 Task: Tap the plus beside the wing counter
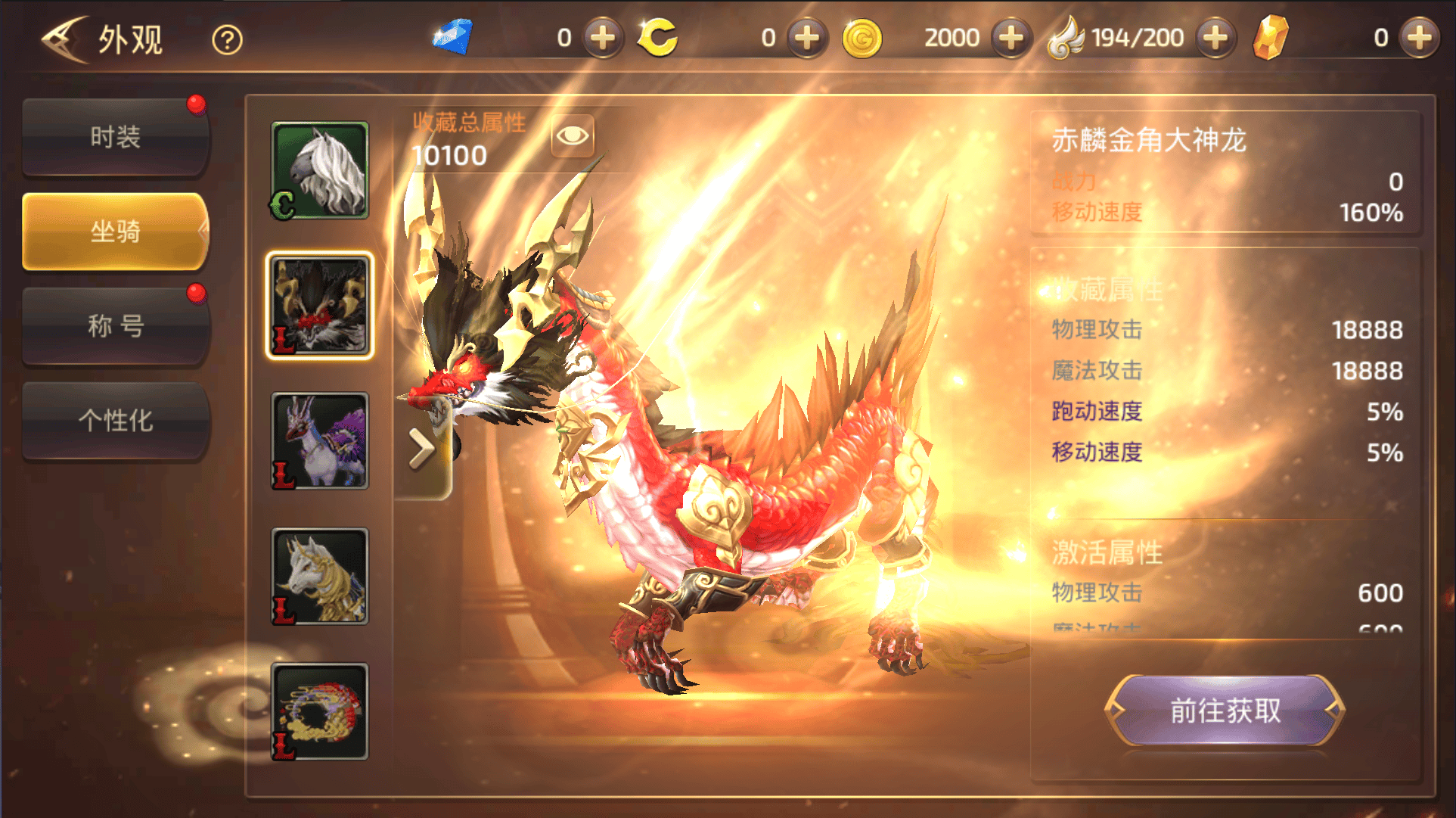pos(1215,37)
